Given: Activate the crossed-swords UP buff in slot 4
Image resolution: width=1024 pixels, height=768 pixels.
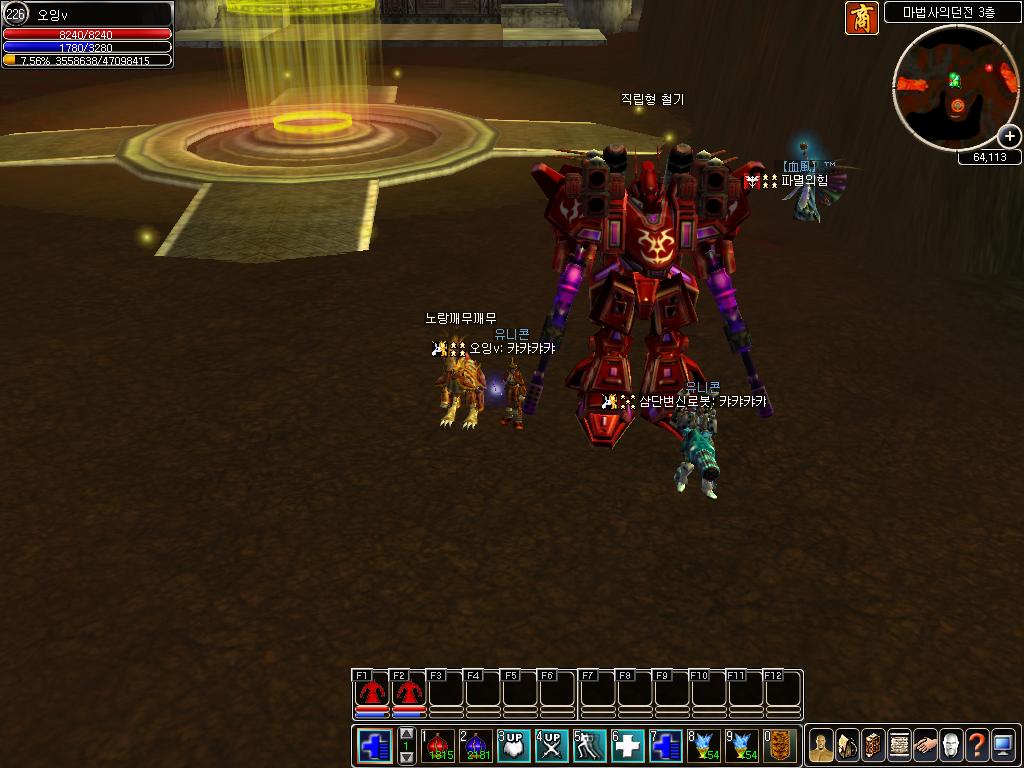Looking at the screenshot, I should [x=551, y=746].
